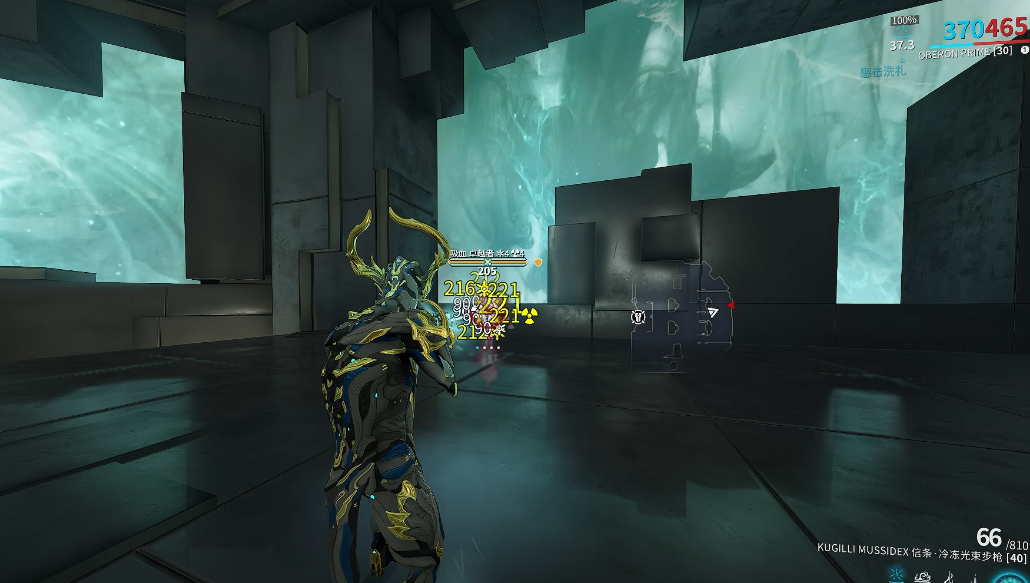Select the round white marker on the minimap
The height and width of the screenshot is (583, 1030).
click(638, 317)
